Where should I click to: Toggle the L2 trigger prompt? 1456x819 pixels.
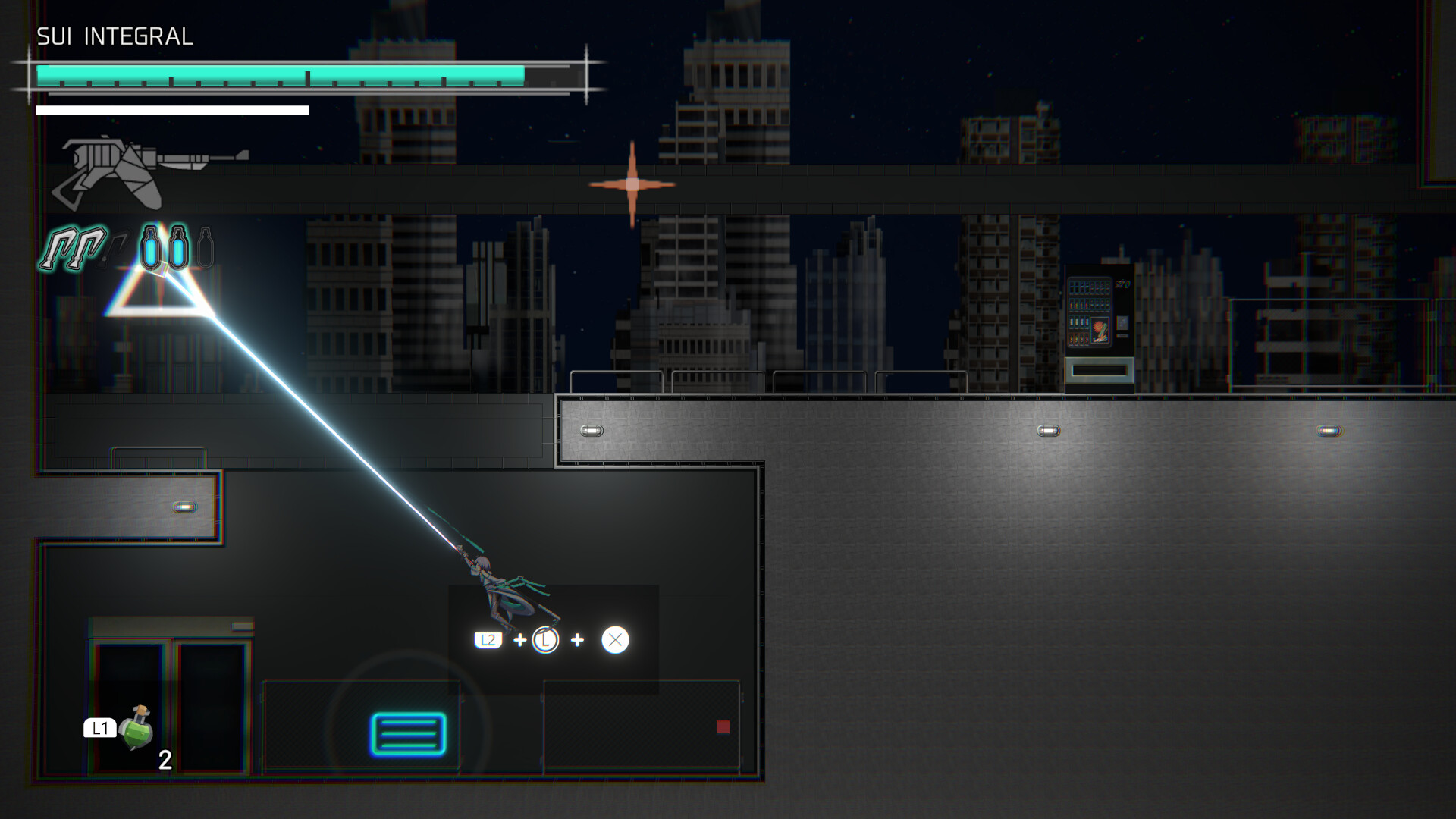pos(489,640)
